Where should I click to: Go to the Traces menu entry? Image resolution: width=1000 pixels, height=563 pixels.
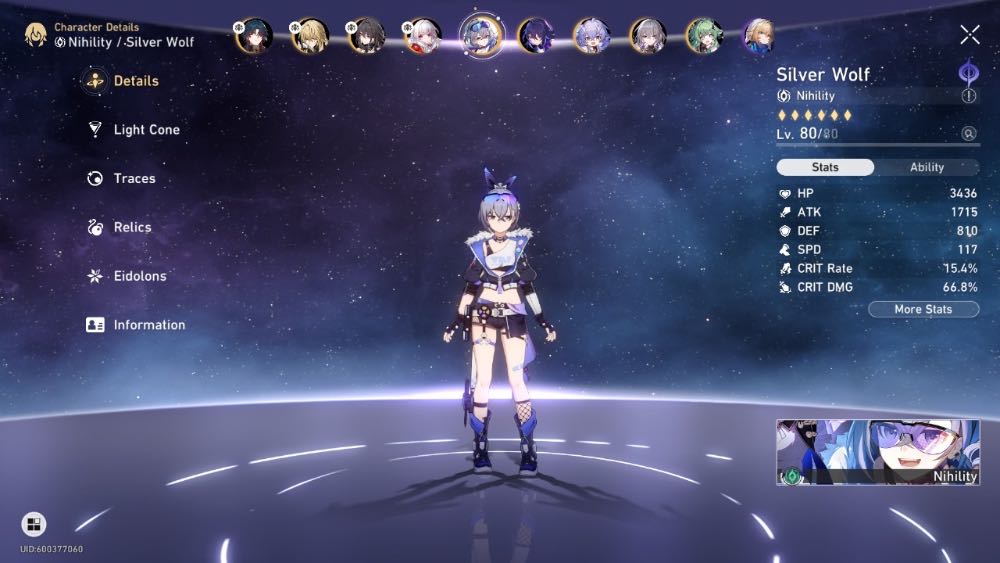(134, 179)
